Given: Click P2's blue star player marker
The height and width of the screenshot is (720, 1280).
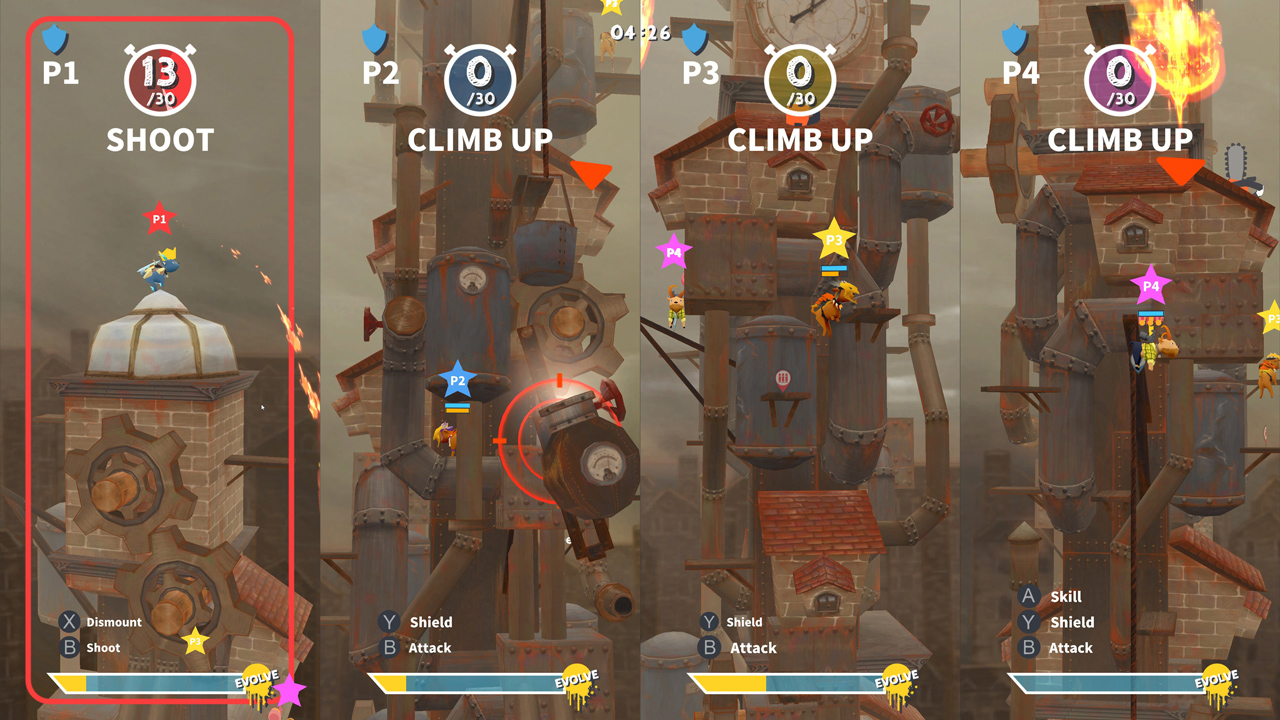Looking at the screenshot, I should pyautogui.click(x=458, y=380).
